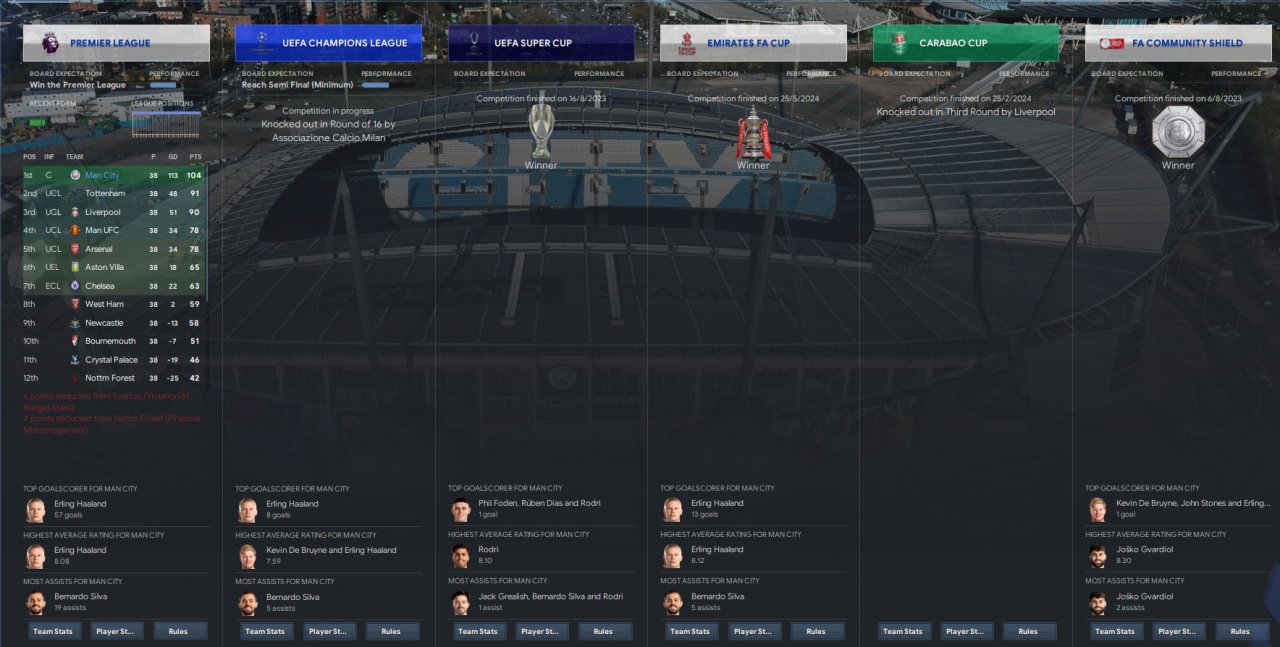The image size is (1280, 647).
Task: Open Rodri's 8.10 average rating entry
Action: coord(488,555)
